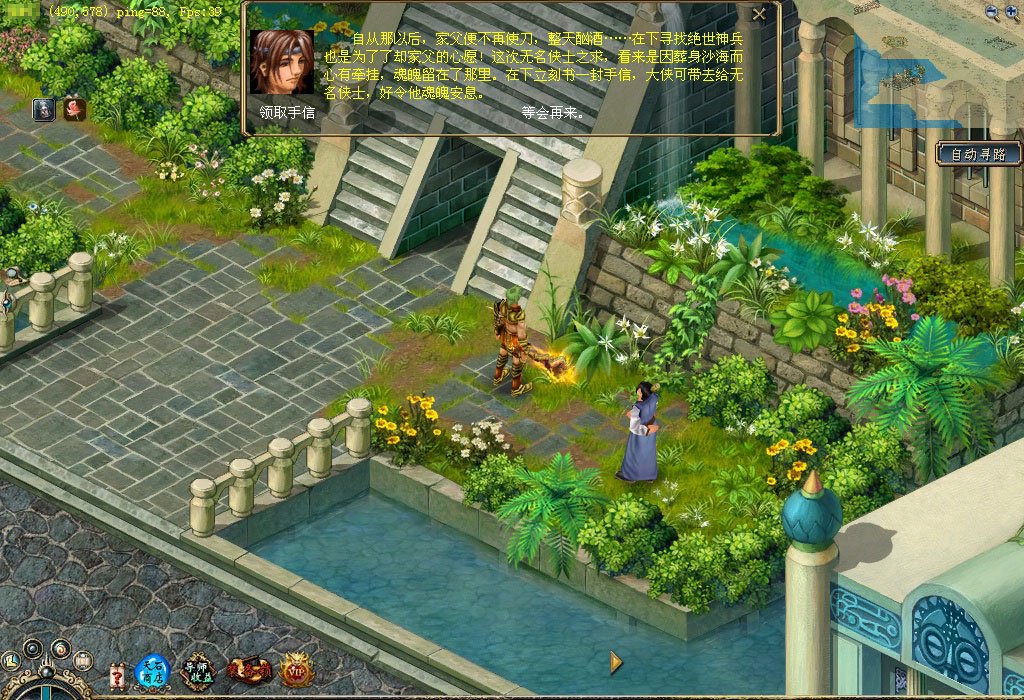Click the book icon on the round panel
Screen dimensions: 1024x700
(81, 664)
